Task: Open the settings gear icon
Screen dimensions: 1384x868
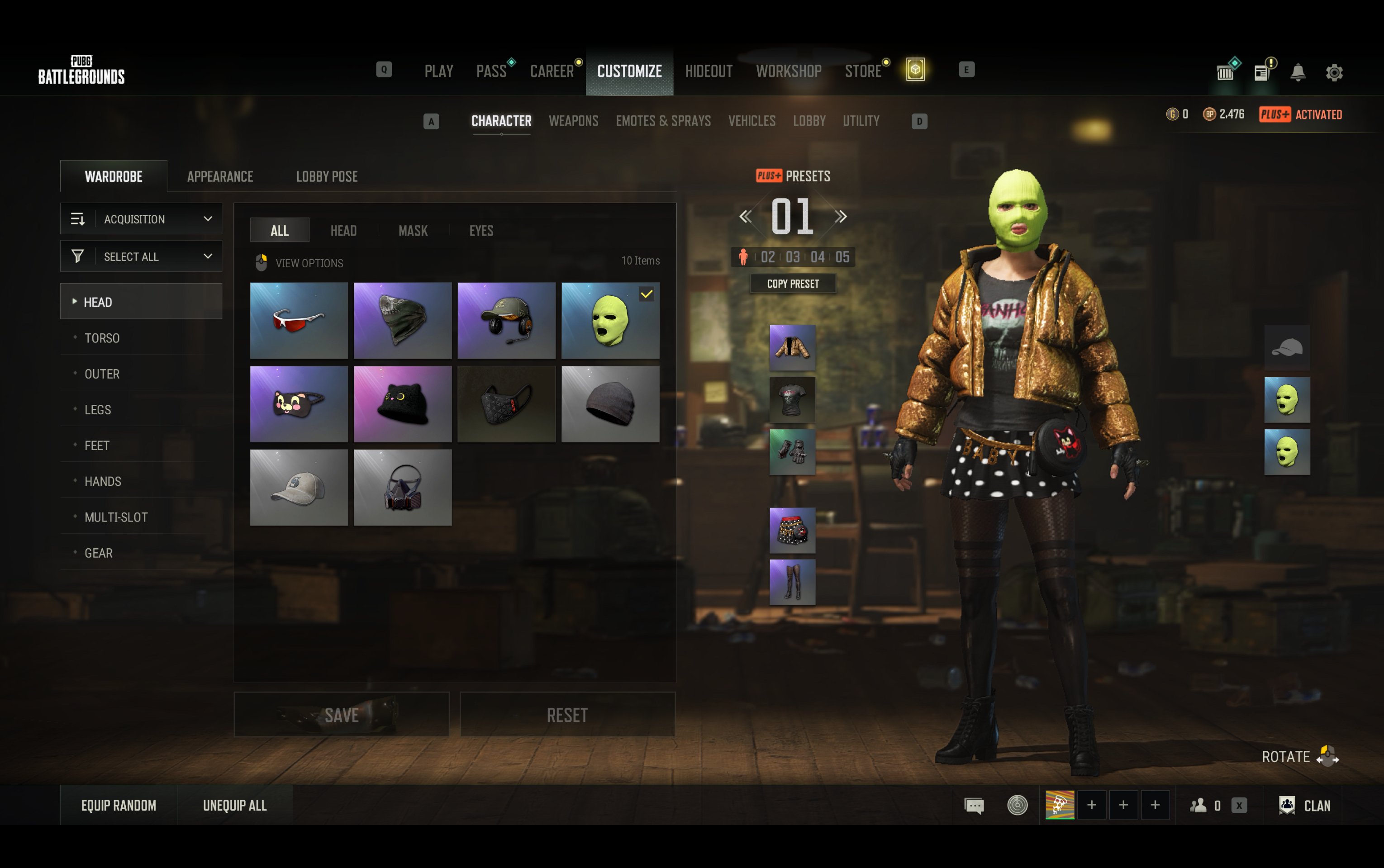Action: tap(1334, 72)
